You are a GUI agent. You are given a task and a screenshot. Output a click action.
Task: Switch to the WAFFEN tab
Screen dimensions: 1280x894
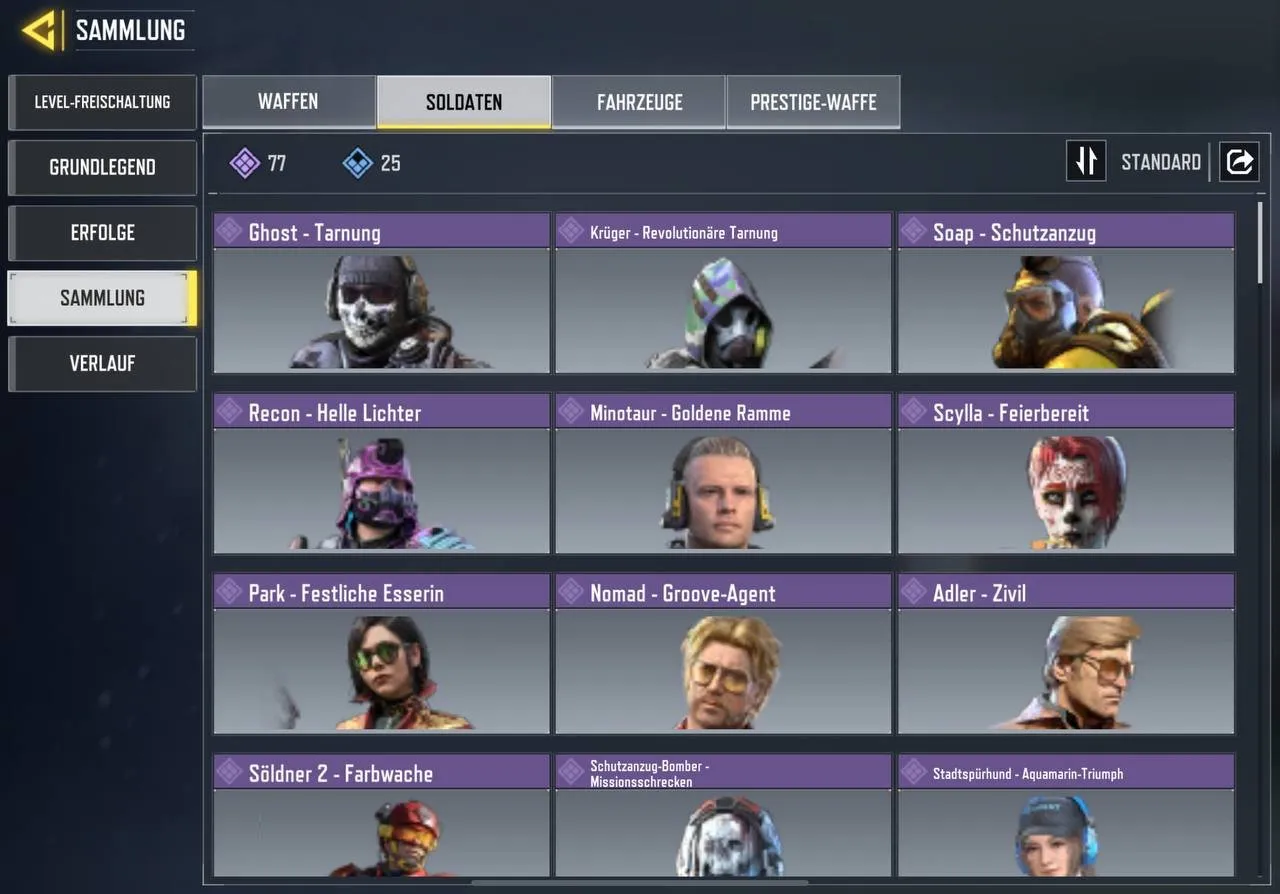click(x=288, y=101)
